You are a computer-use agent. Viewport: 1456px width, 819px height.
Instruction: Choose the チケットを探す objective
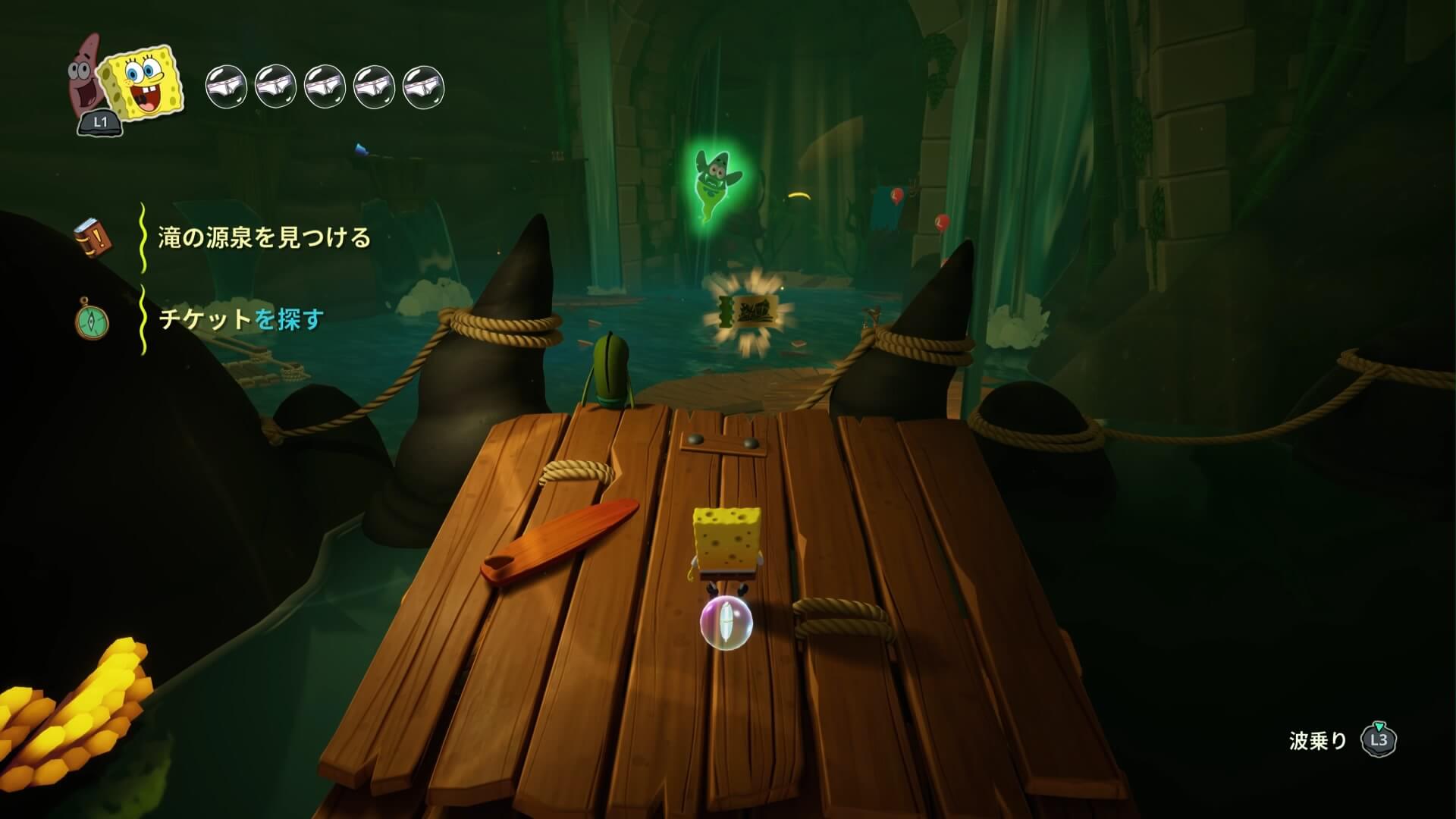pyautogui.click(x=241, y=319)
